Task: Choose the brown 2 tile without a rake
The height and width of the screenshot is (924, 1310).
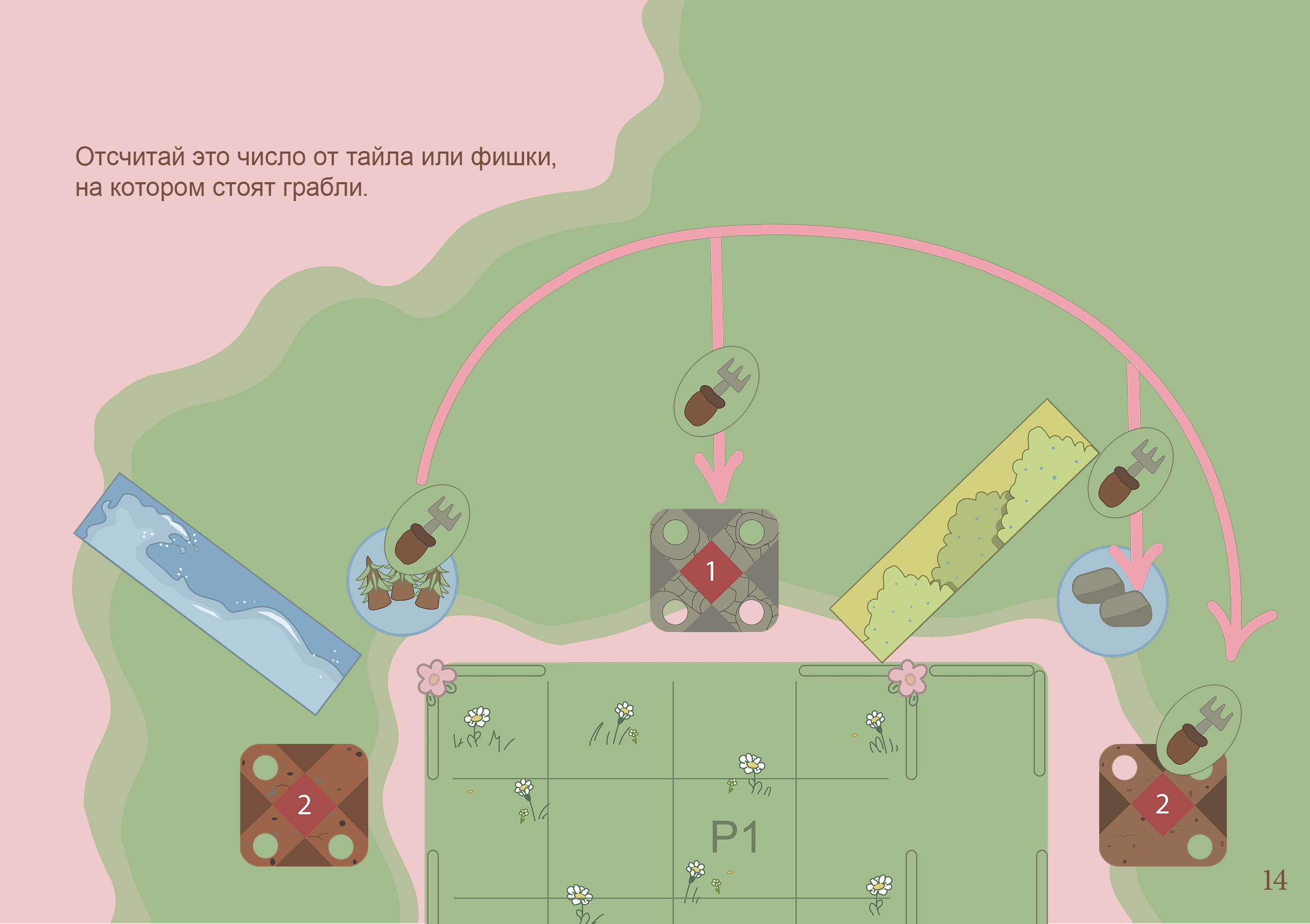Action: (304, 805)
